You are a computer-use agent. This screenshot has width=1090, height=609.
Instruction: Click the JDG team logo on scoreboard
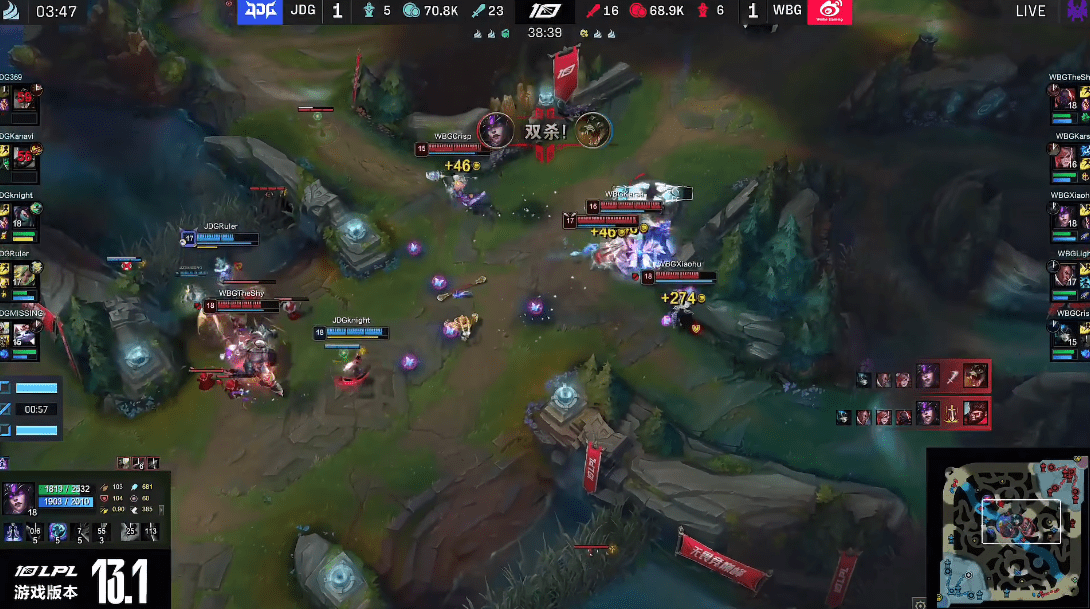[258, 12]
